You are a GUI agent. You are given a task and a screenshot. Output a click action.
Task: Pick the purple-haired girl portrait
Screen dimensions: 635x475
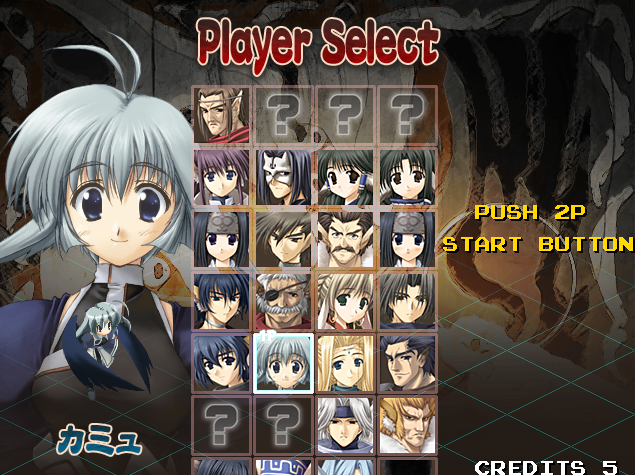coord(221,177)
